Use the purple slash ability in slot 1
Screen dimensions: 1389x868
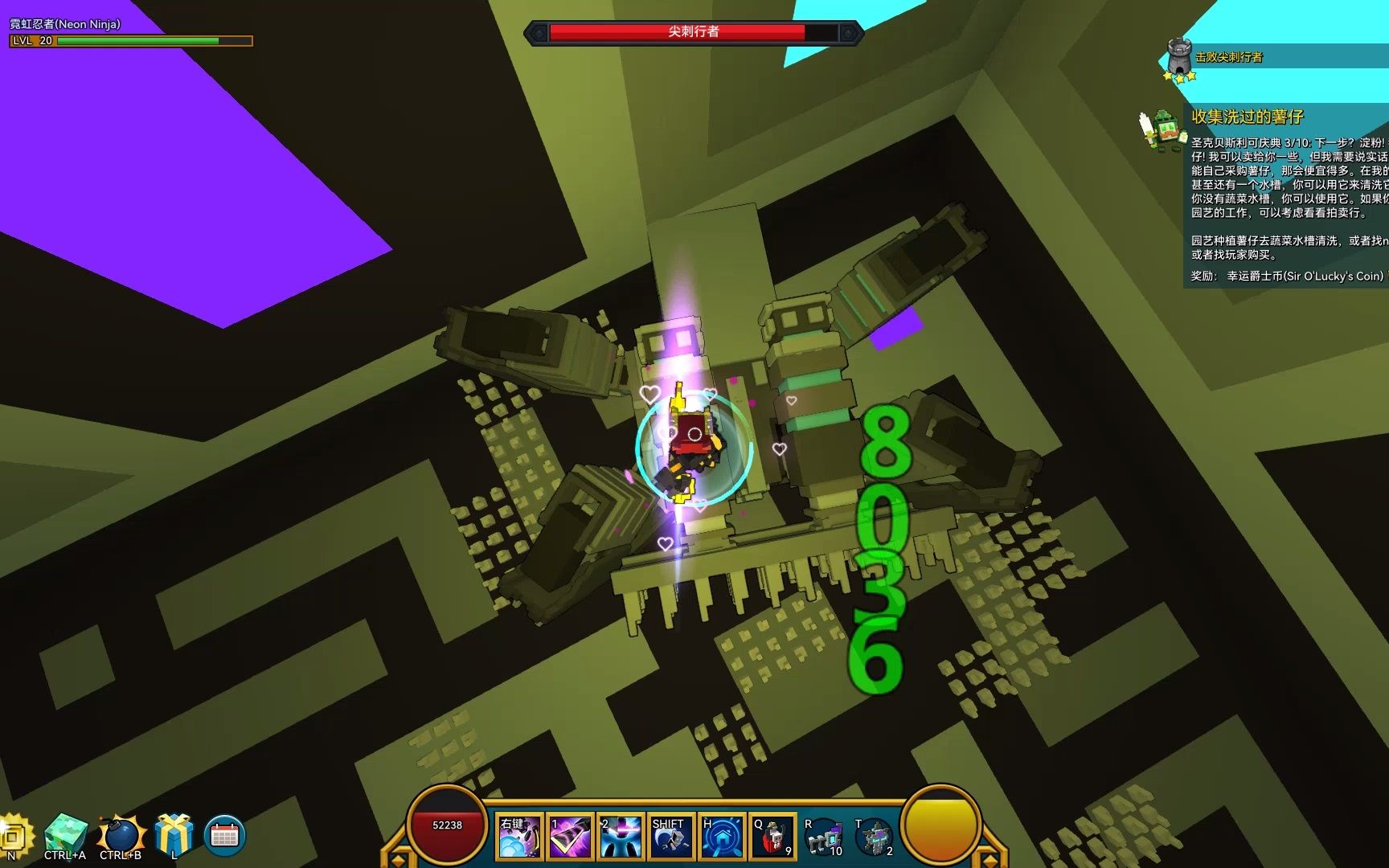point(570,837)
